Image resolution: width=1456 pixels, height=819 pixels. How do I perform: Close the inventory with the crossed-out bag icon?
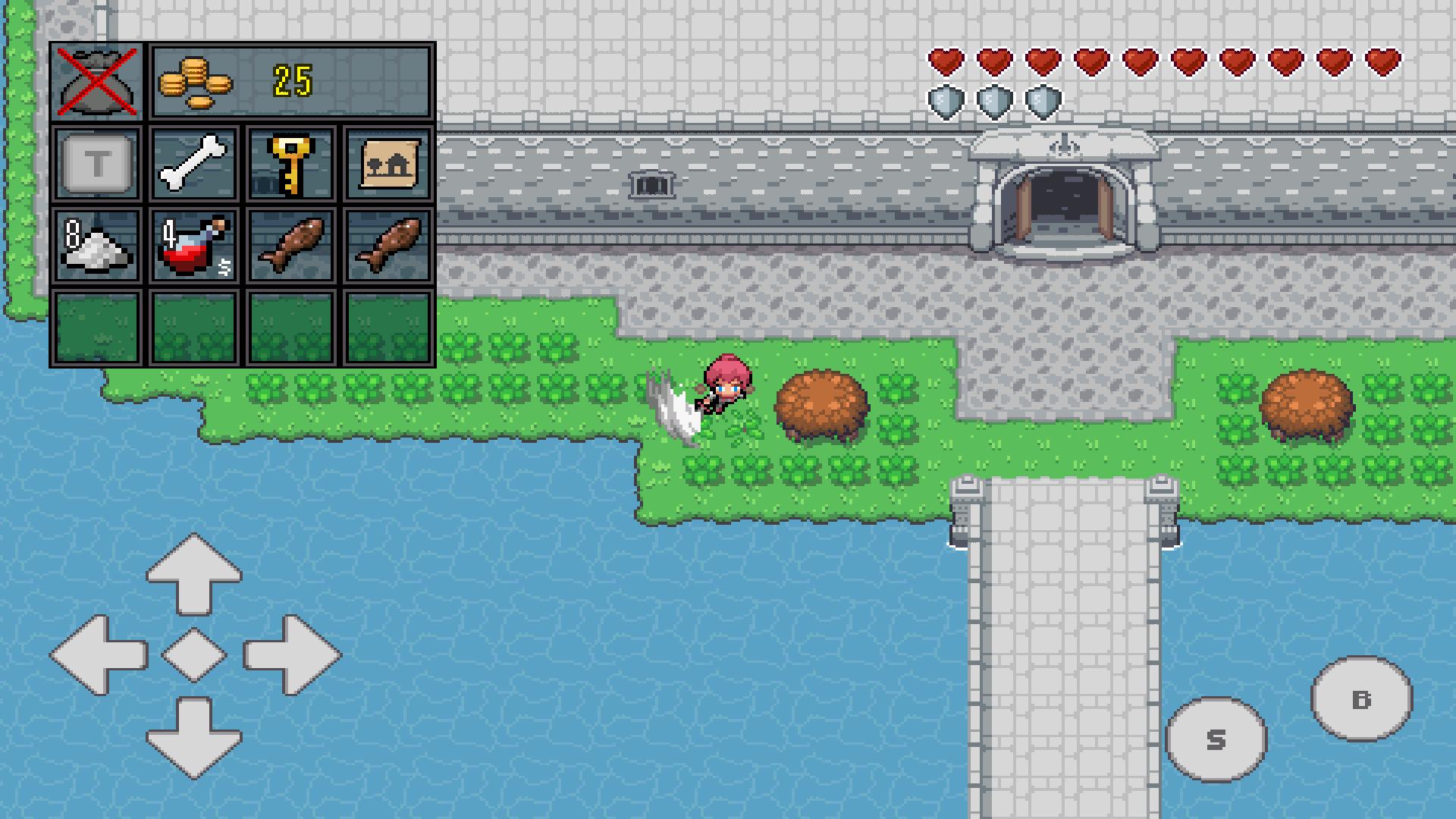96,82
